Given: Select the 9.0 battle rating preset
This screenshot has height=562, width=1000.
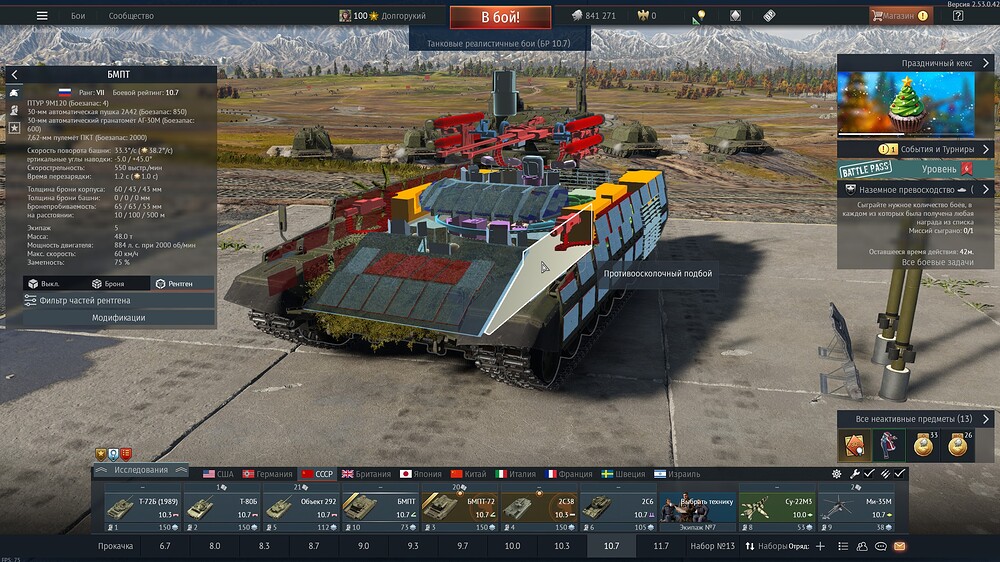Looking at the screenshot, I should tap(363, 547).
